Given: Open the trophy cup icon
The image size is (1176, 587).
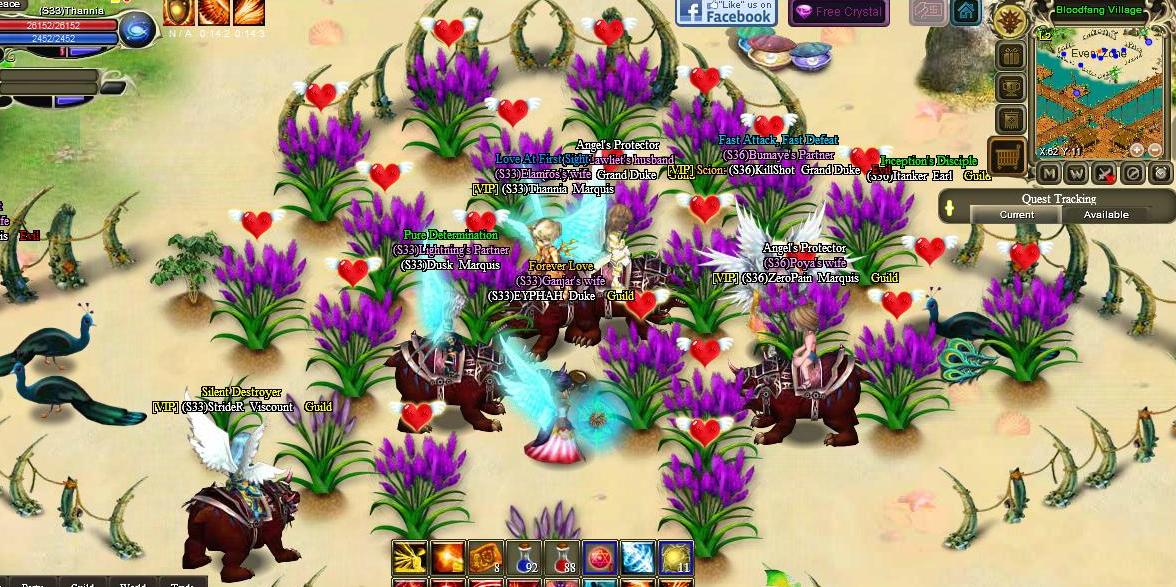Looking at the screenshot, I should tap(1009, 88).
